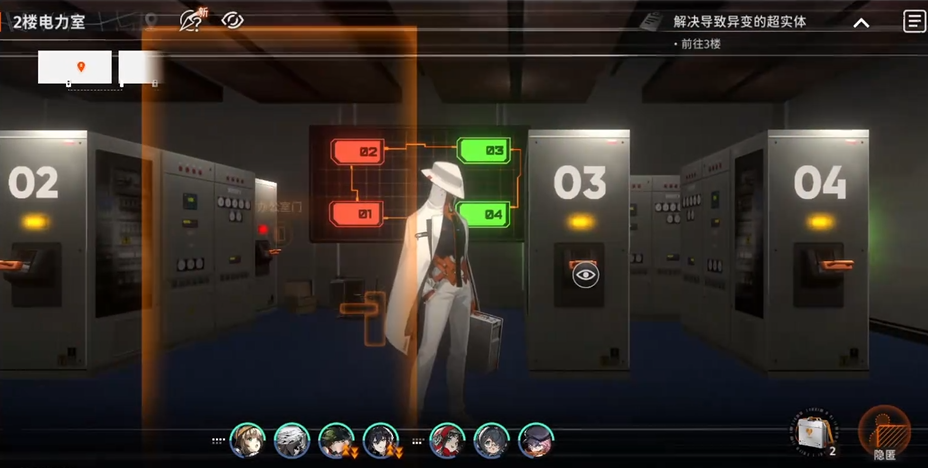The width and height of the screenshot is (928, 468).
Task: Select the white-haired character portrait
Action: [x=290, y=440]
